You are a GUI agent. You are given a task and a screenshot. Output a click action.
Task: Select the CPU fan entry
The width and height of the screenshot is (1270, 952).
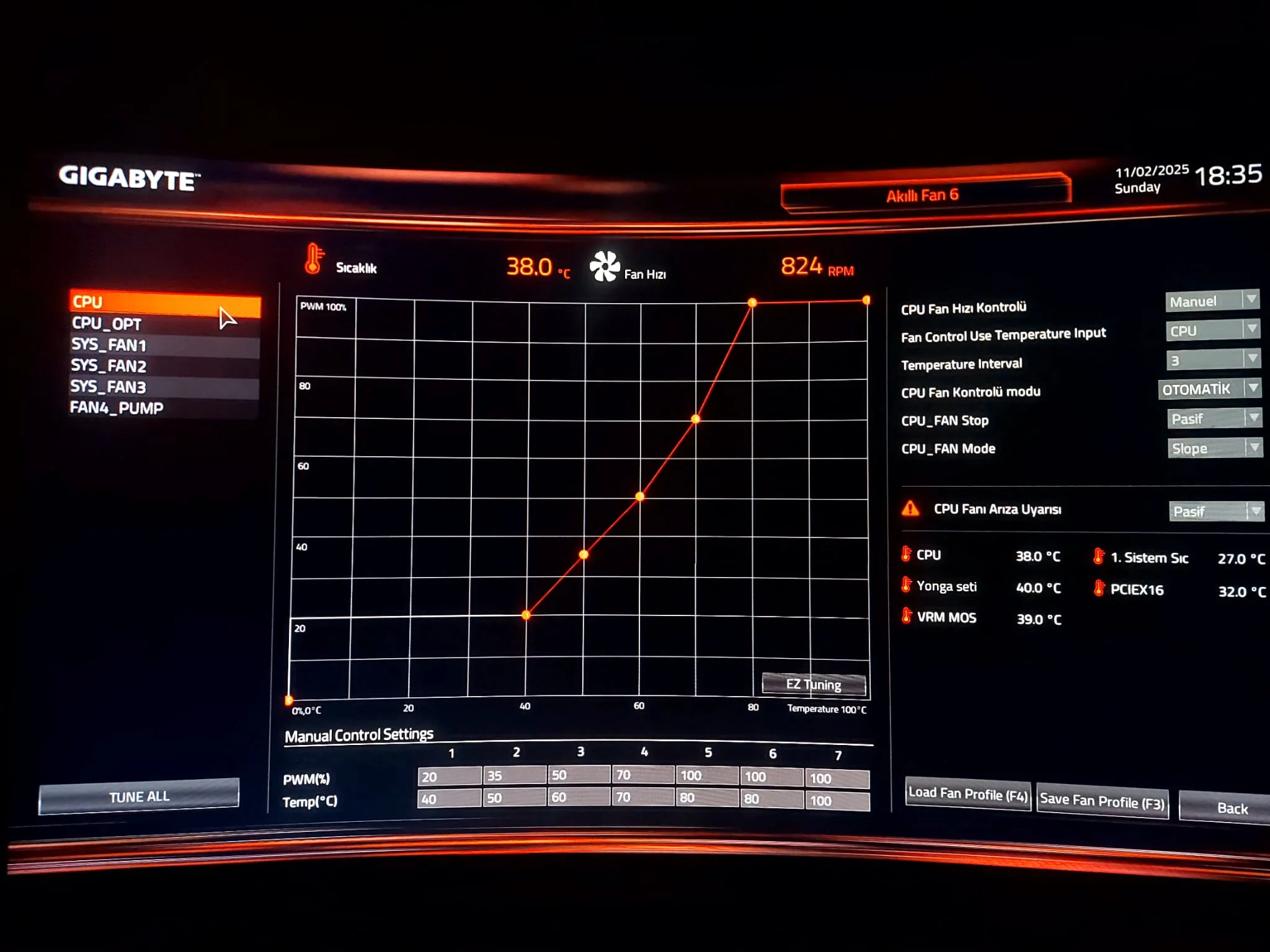(x=164, y=302)
